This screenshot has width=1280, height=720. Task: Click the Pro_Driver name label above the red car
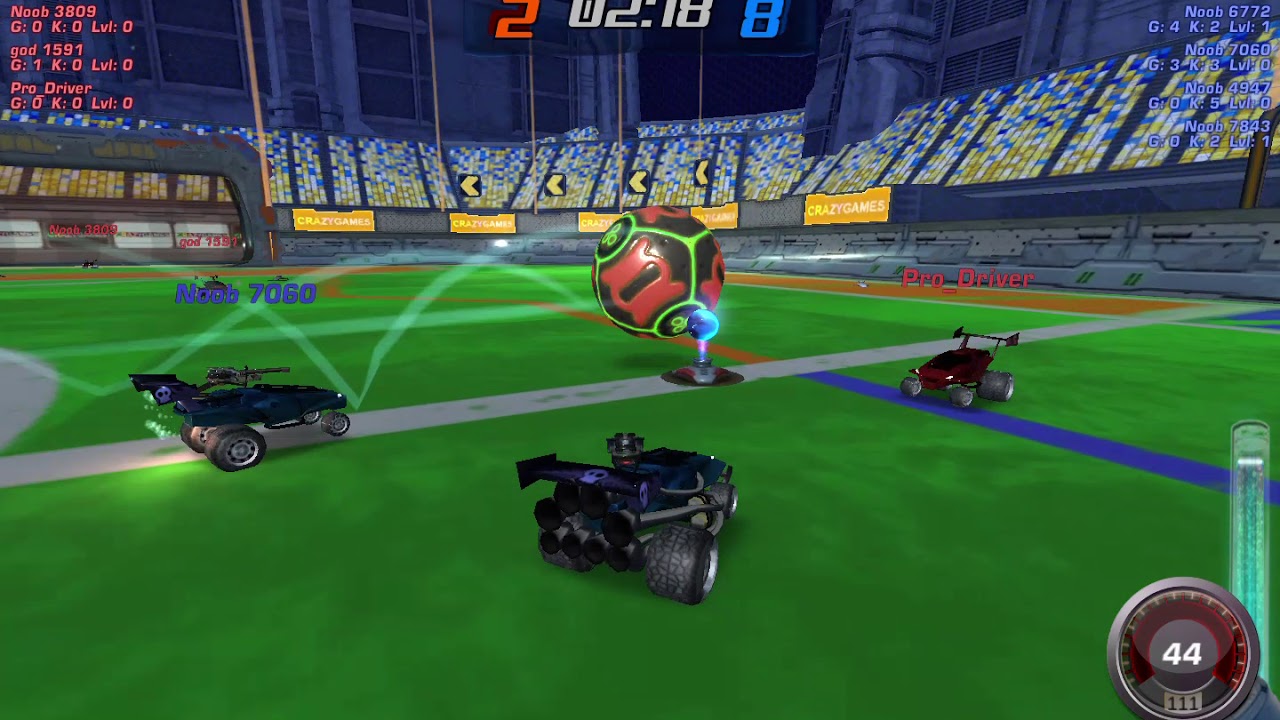point(968,280)
